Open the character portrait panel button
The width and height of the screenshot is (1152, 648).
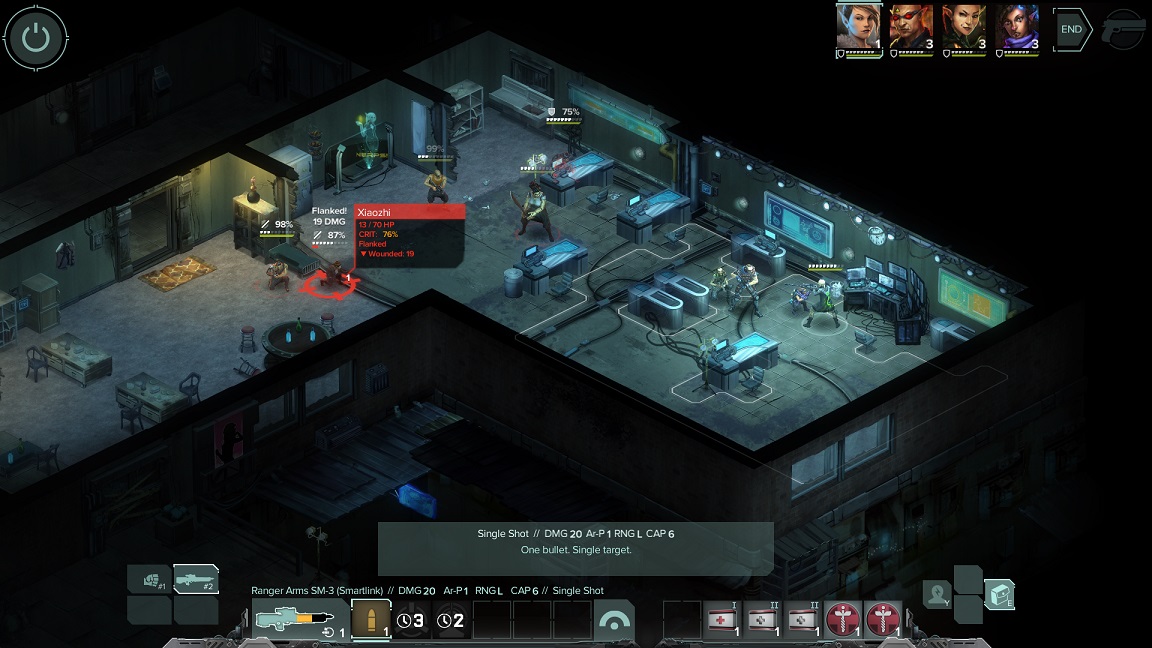pos(937,595)
